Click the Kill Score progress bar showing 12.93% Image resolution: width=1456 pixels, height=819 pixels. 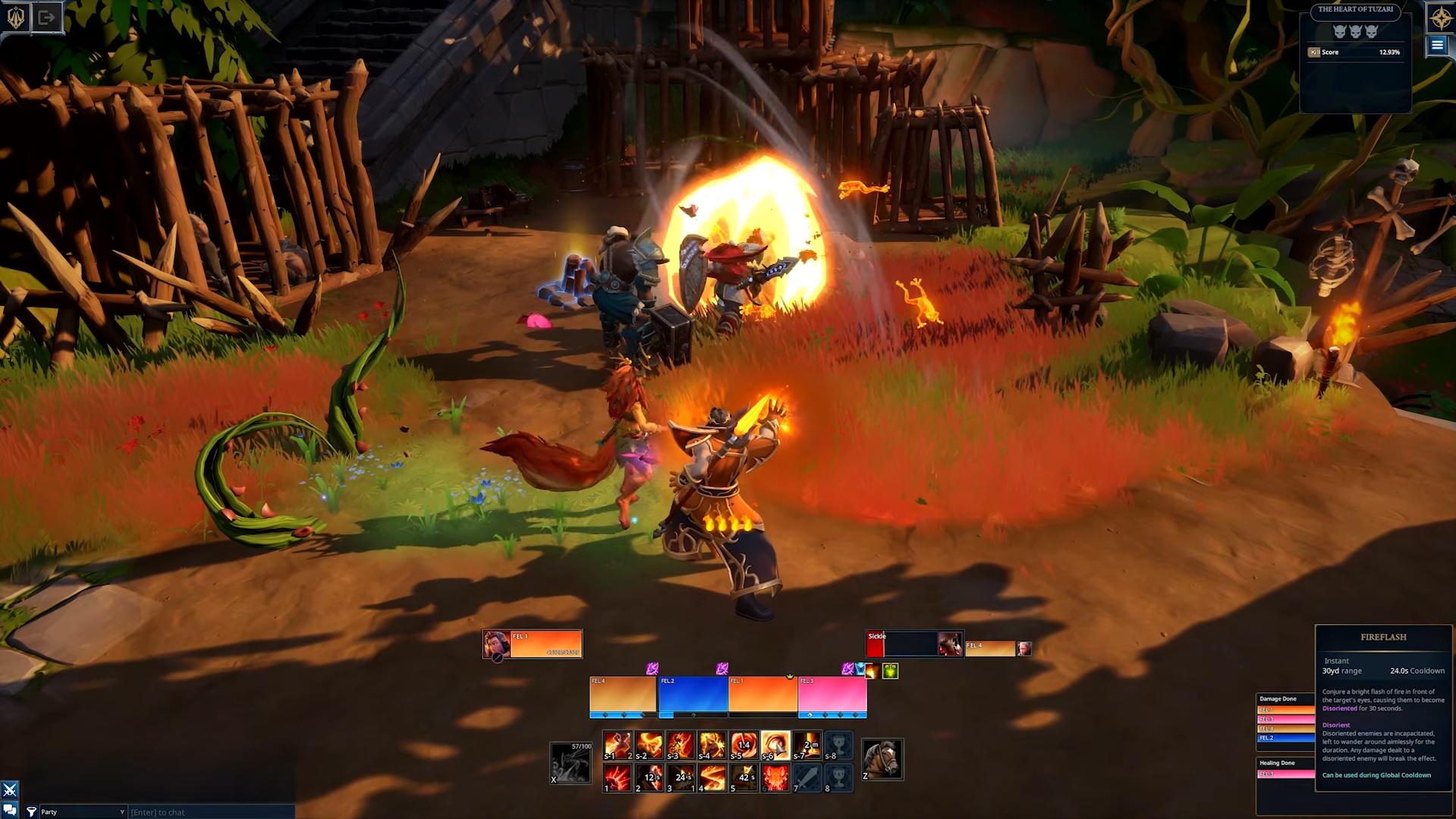pyautogui.click(x=1356, y=52)
